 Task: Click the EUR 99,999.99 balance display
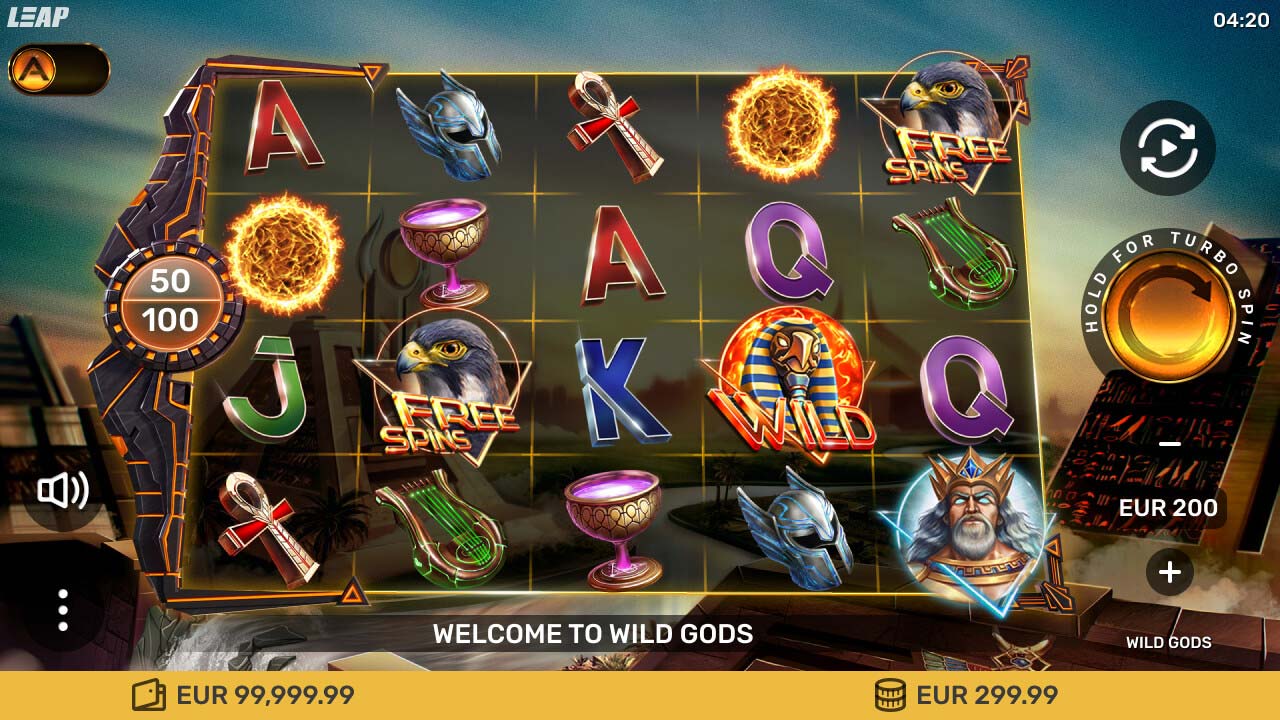[262, 693]
